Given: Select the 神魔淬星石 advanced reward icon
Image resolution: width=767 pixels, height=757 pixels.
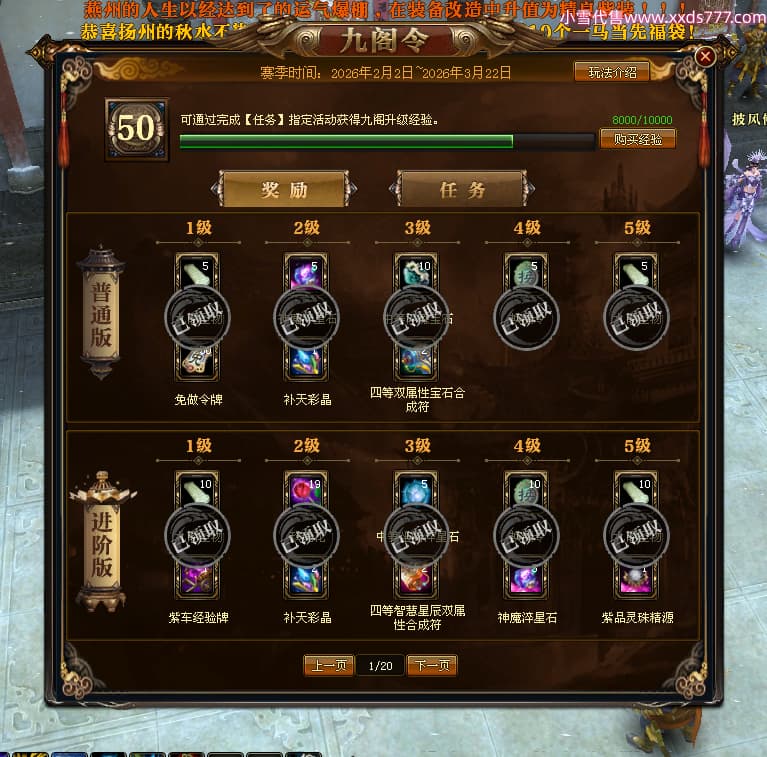Looking at the screenshot, I should click(526, 578).
